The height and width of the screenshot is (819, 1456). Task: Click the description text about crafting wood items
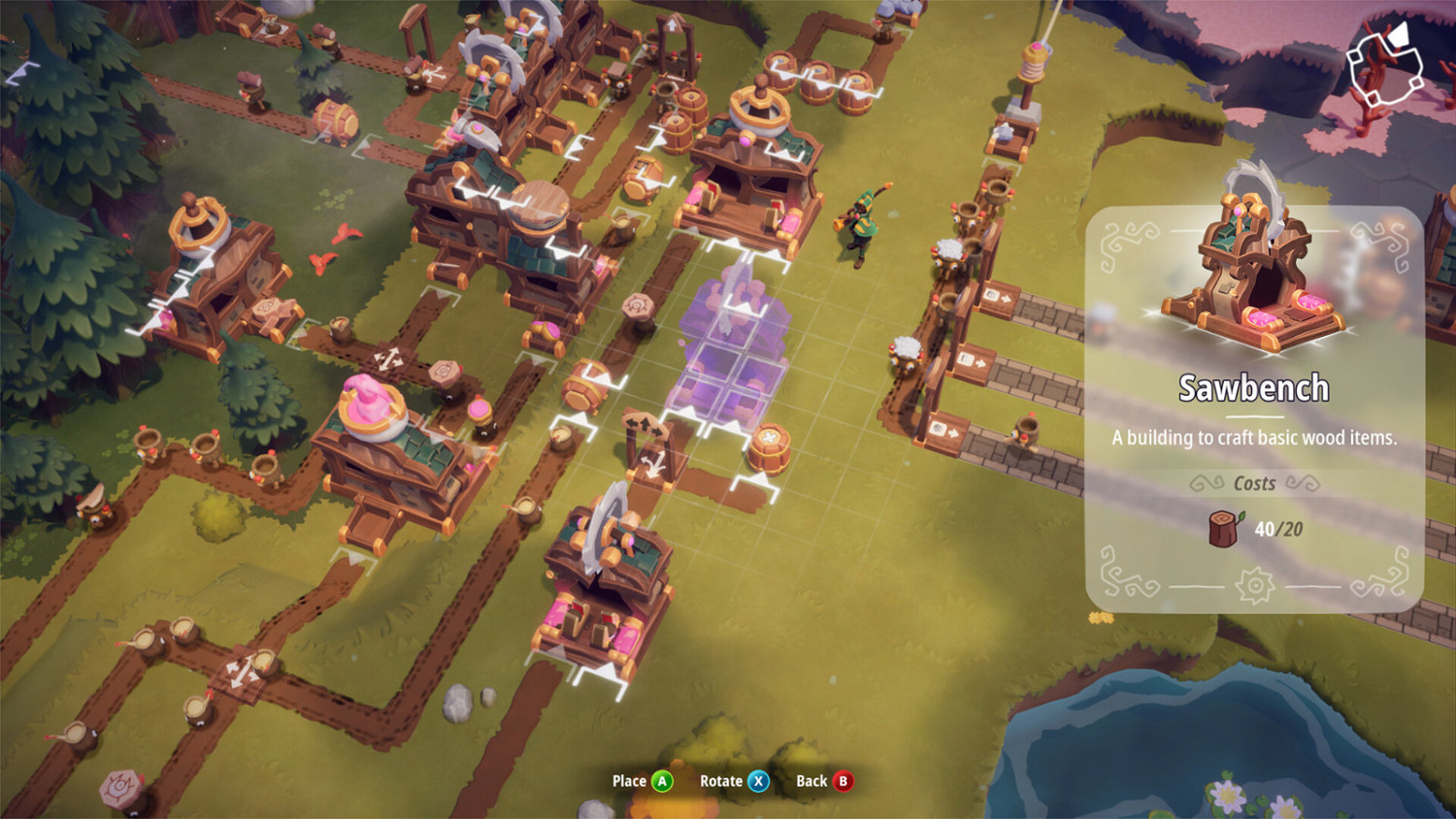1254,439
